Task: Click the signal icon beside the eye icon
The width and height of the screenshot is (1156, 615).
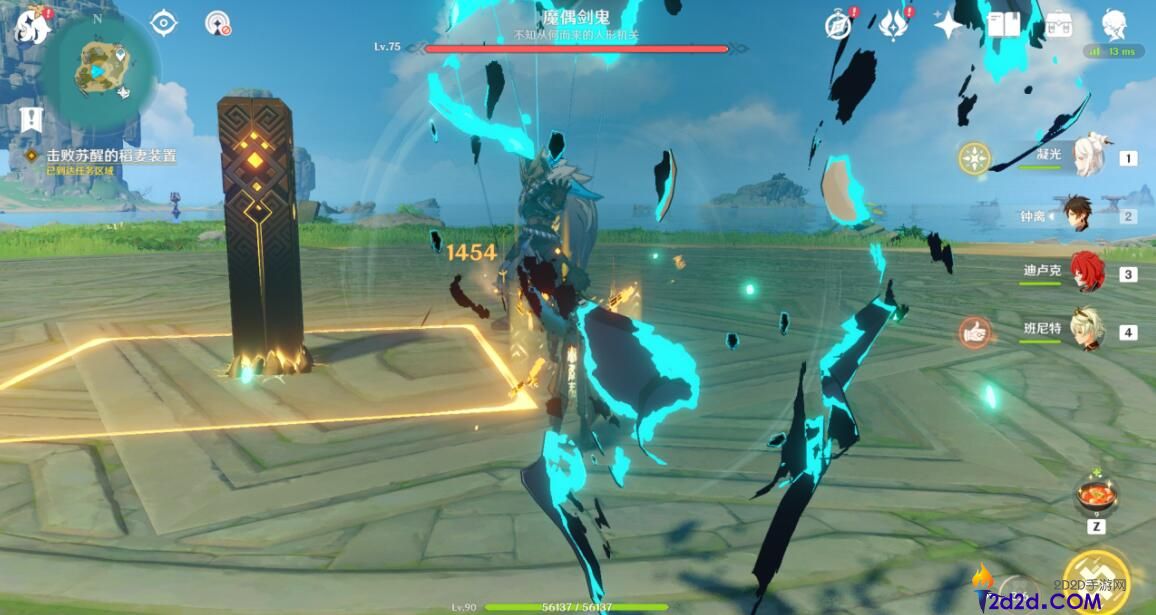Action: (x=218, y=23)
